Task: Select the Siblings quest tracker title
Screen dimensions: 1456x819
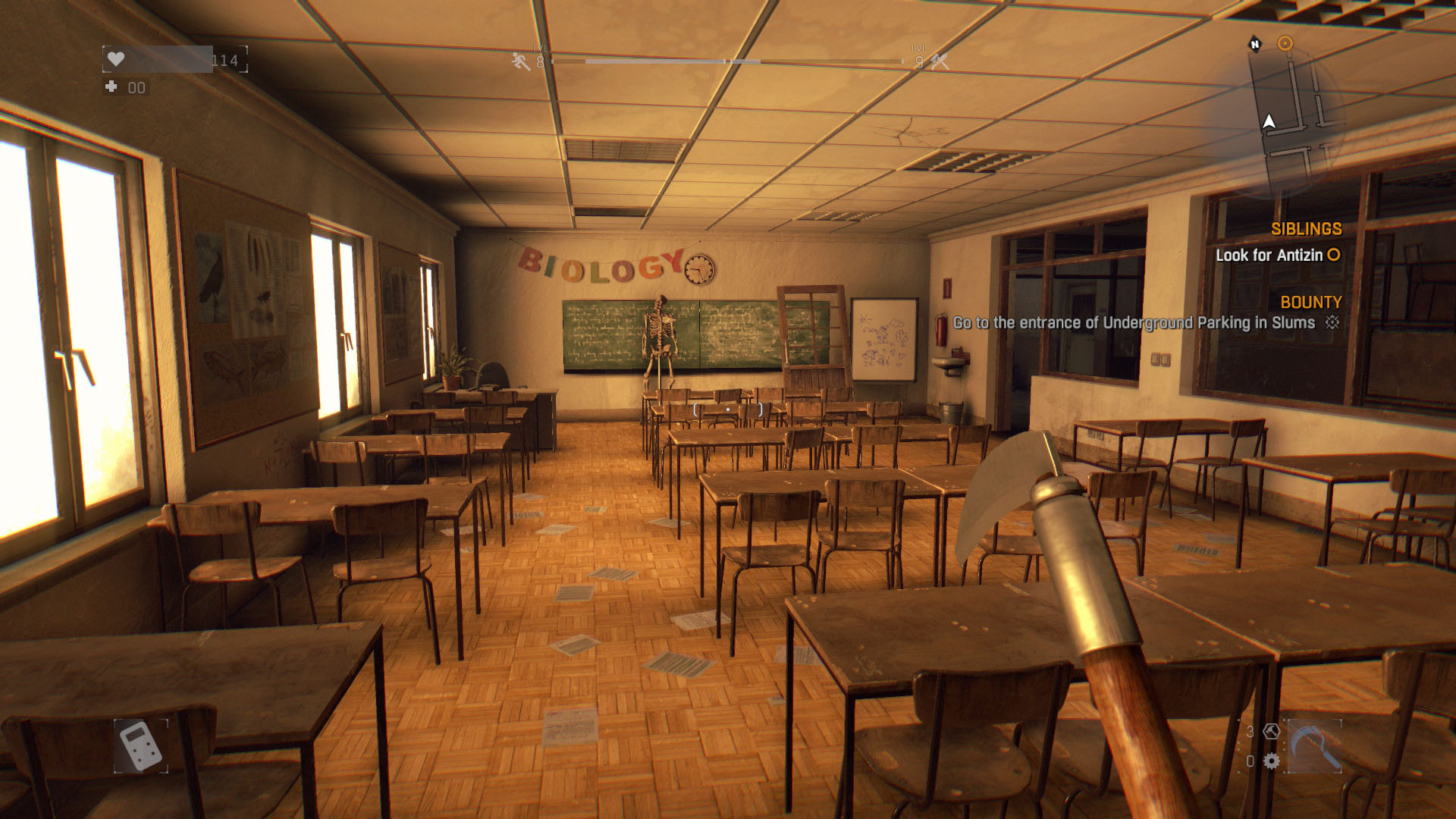Action: tap(1306, 229)
